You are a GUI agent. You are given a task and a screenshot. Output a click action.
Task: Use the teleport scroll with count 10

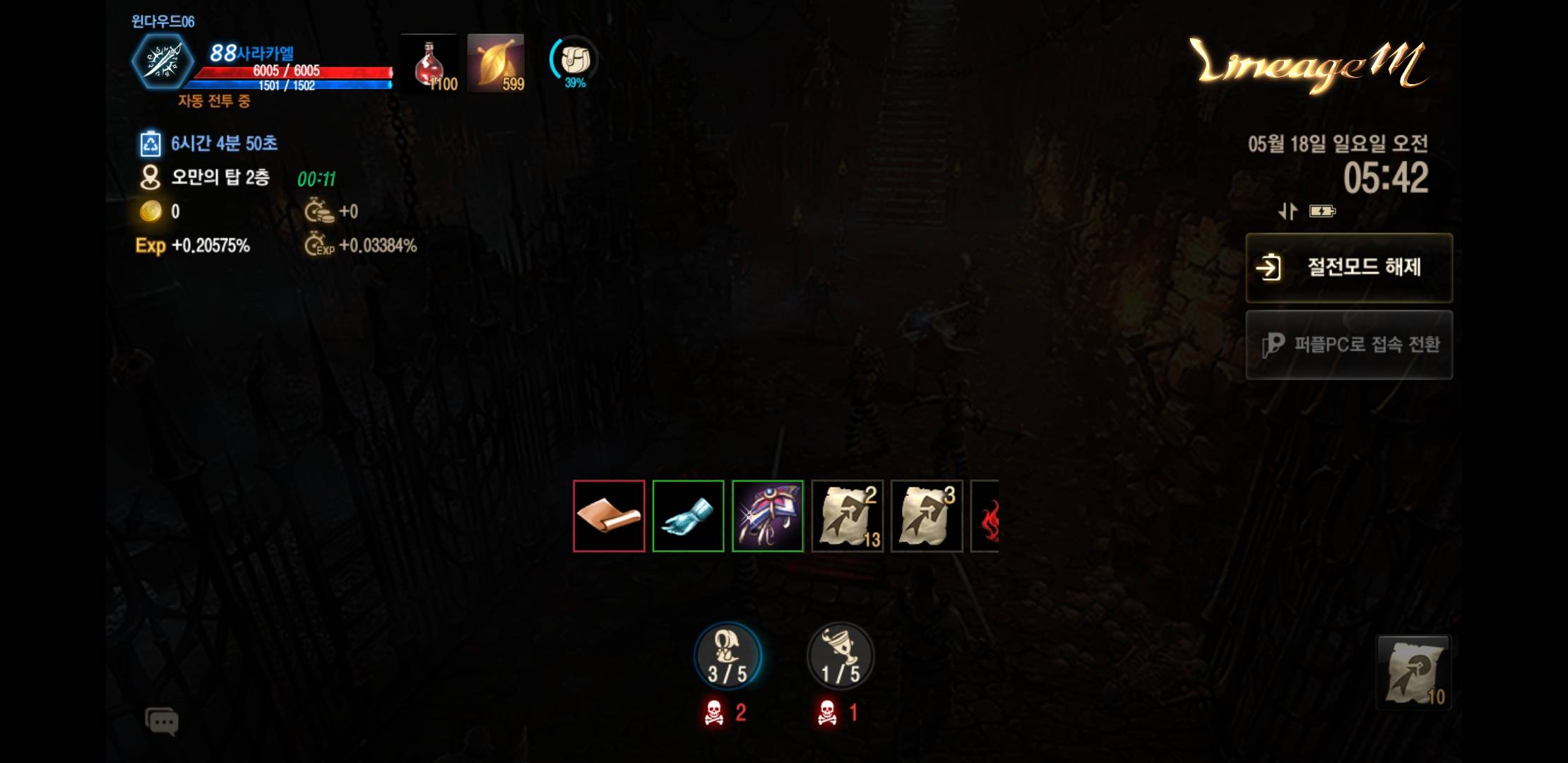(x=1413, y=672)
